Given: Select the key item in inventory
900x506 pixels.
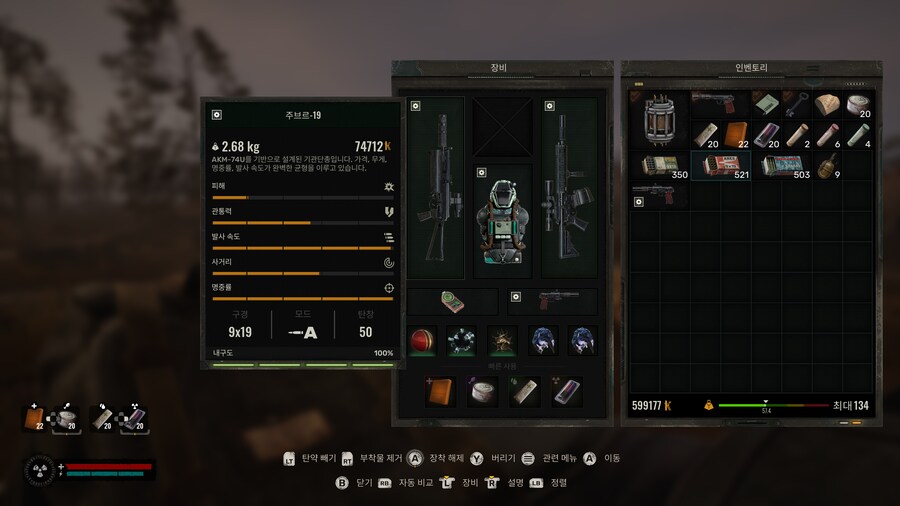Looking at the screenshot, I should pos(796,105).
